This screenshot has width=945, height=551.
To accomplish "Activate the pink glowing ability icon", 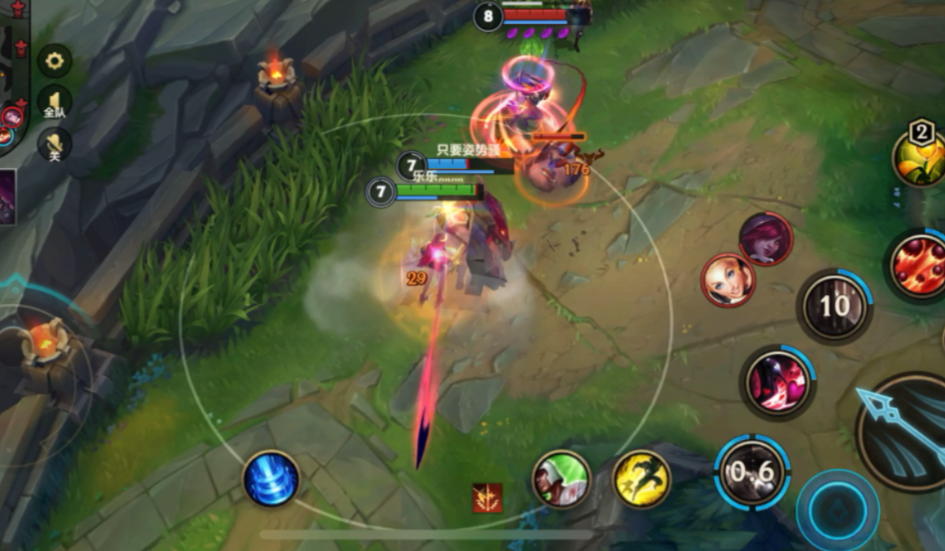I will (778, 383).
